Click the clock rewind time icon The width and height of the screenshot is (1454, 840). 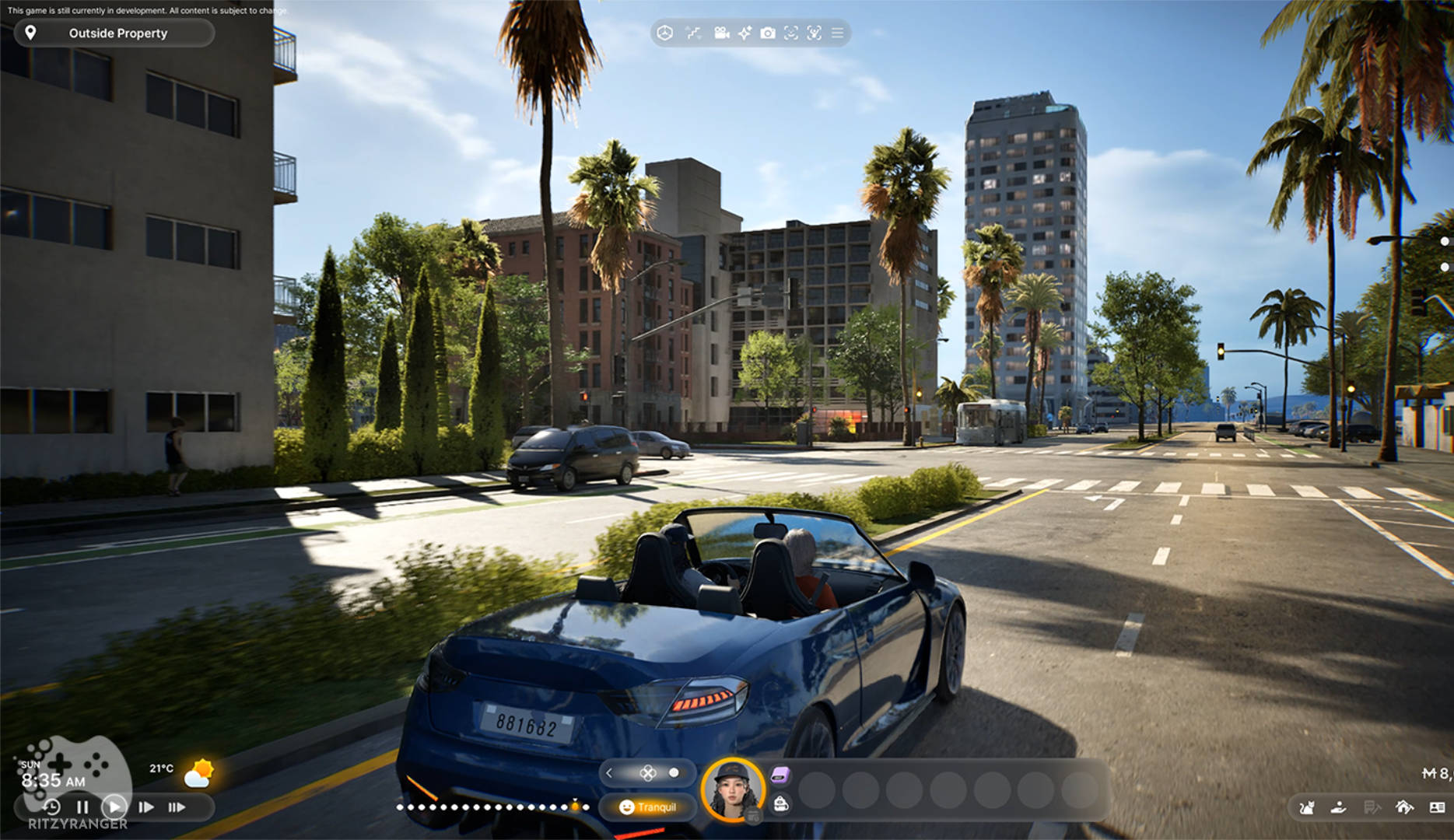[x=51, y=807]
